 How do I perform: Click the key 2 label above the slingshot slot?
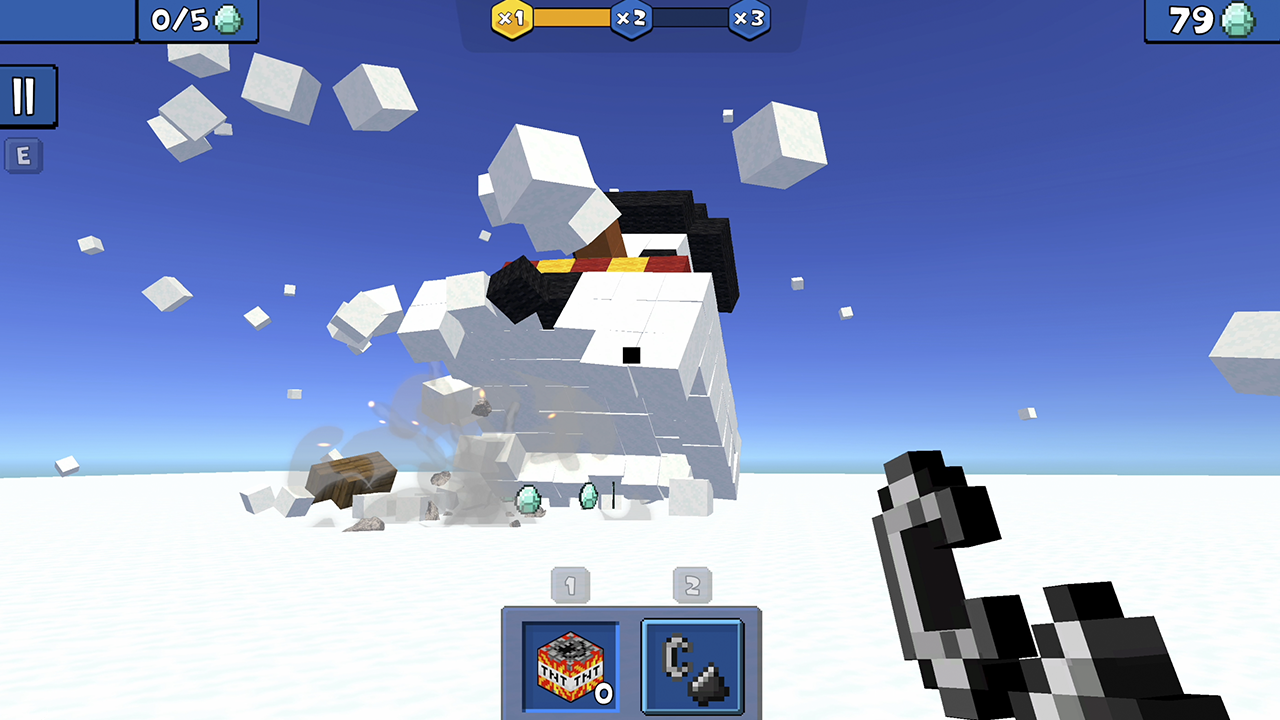point(691,585)
